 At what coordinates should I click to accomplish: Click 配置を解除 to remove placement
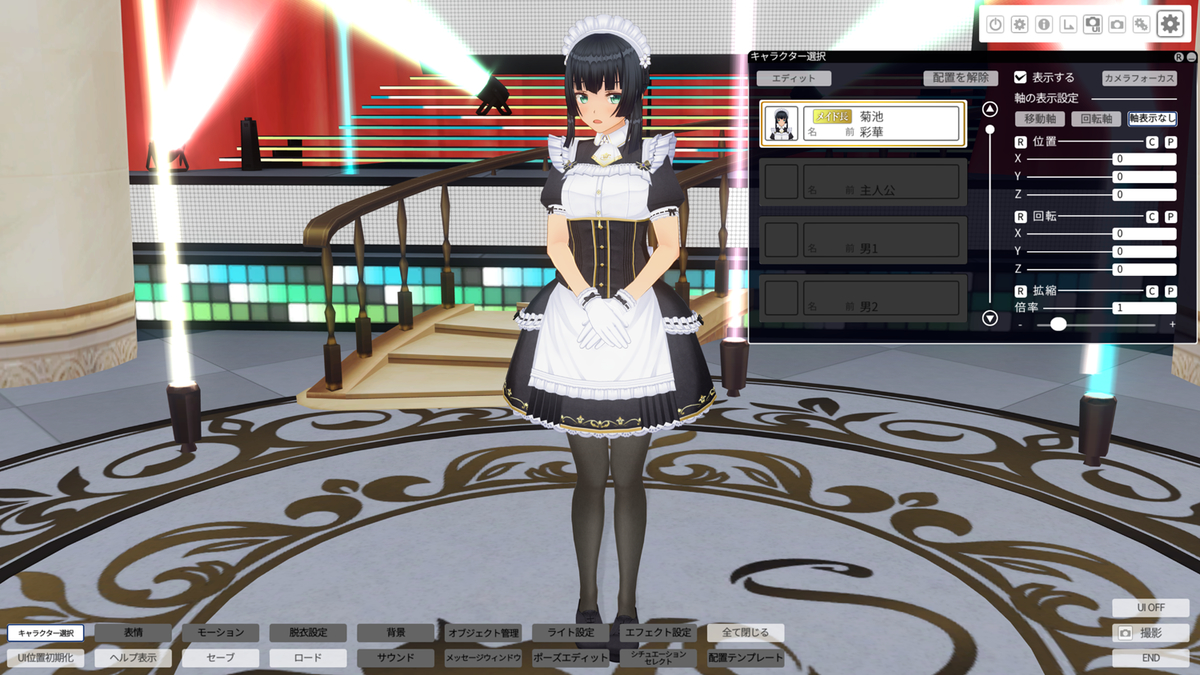960,78
